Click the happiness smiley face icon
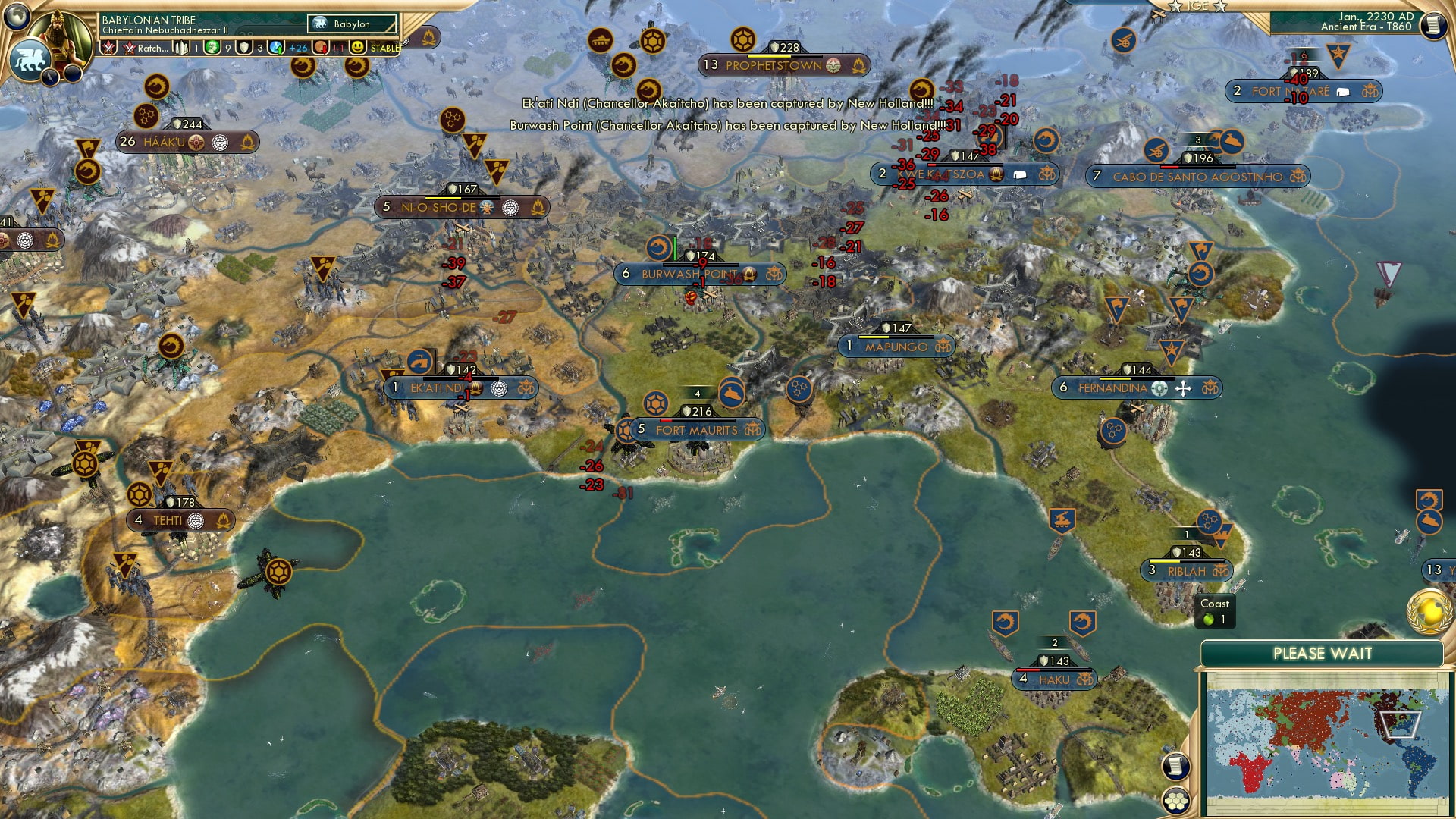This screenshot has width=1456, height=819. [x=359, y=48]
